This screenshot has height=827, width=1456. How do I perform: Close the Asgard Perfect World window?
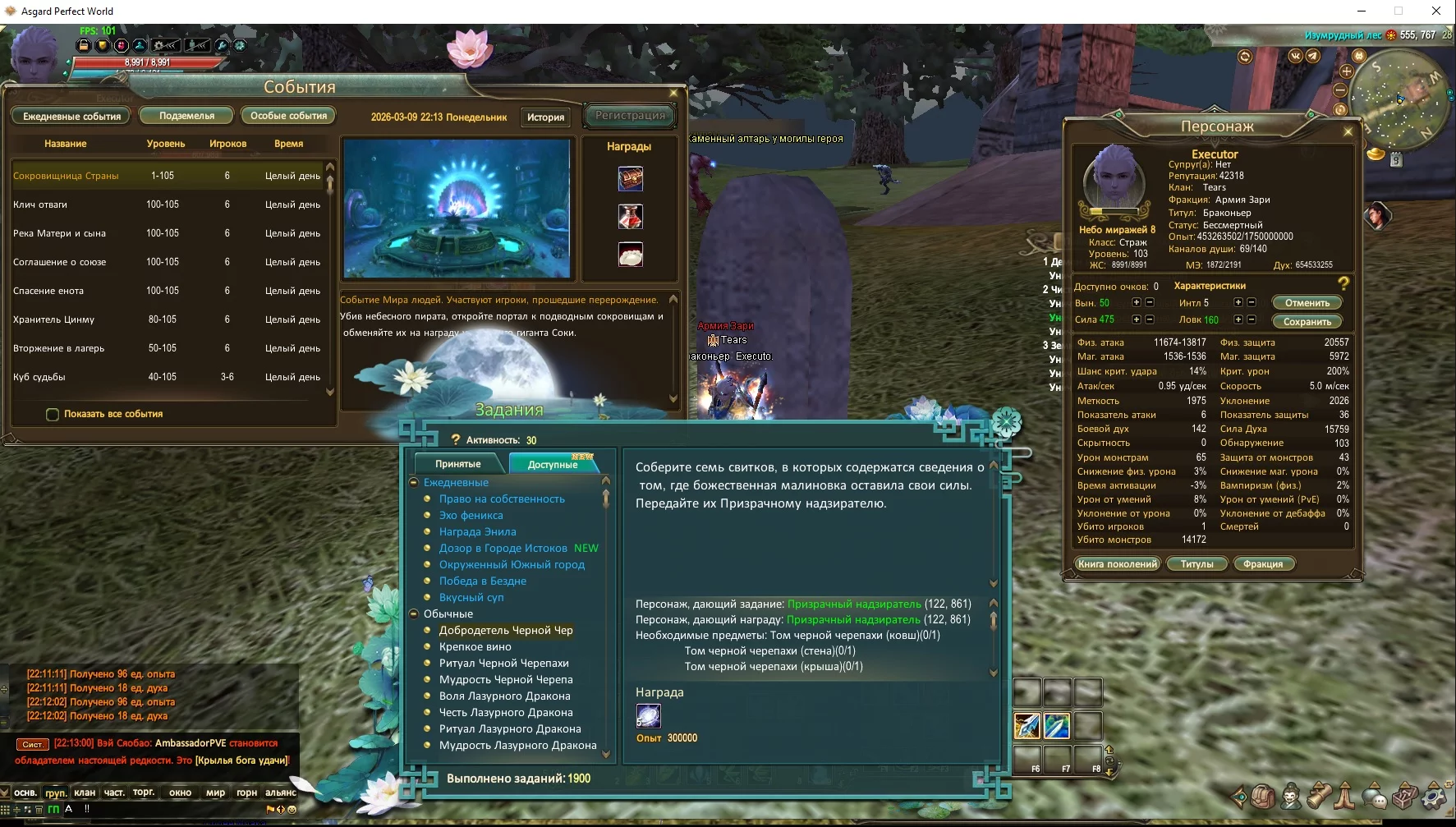point(1435,11)
